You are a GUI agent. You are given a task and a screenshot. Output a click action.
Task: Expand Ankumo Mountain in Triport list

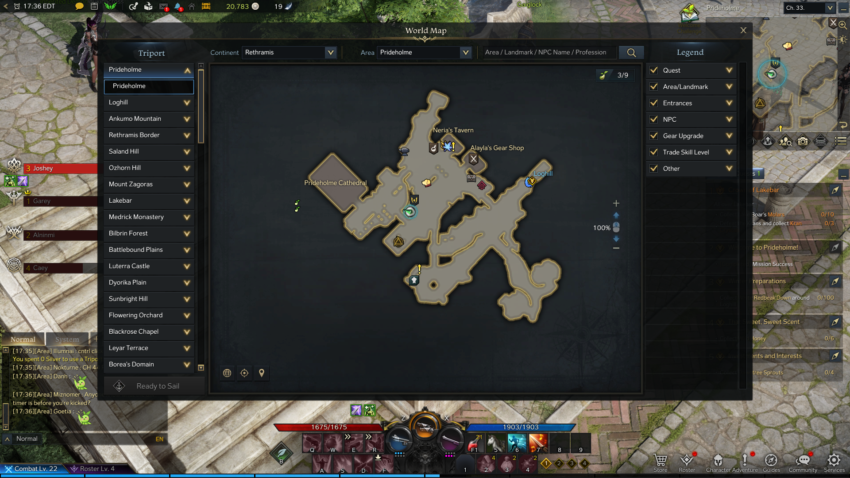tap(187, 119)
